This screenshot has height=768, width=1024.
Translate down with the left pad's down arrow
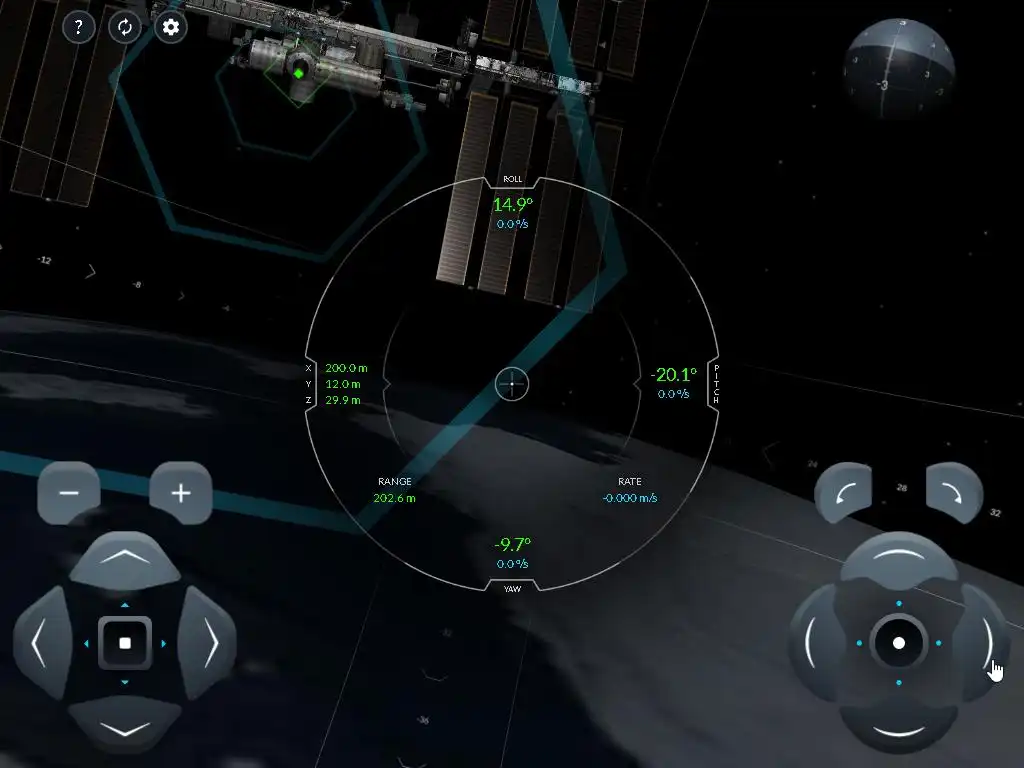124,723
